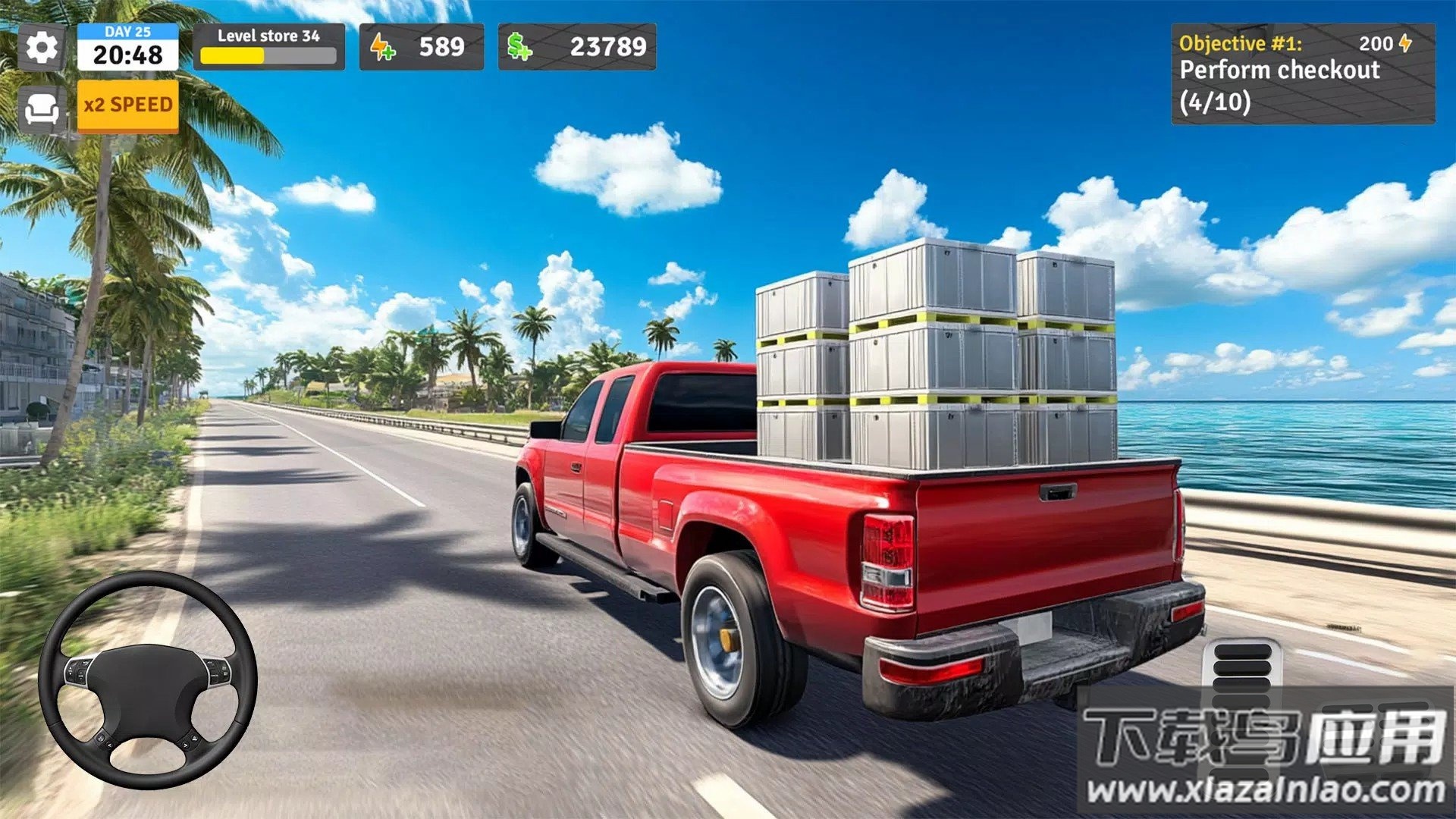Activate the x2 SPEED boost

point(128,105)
